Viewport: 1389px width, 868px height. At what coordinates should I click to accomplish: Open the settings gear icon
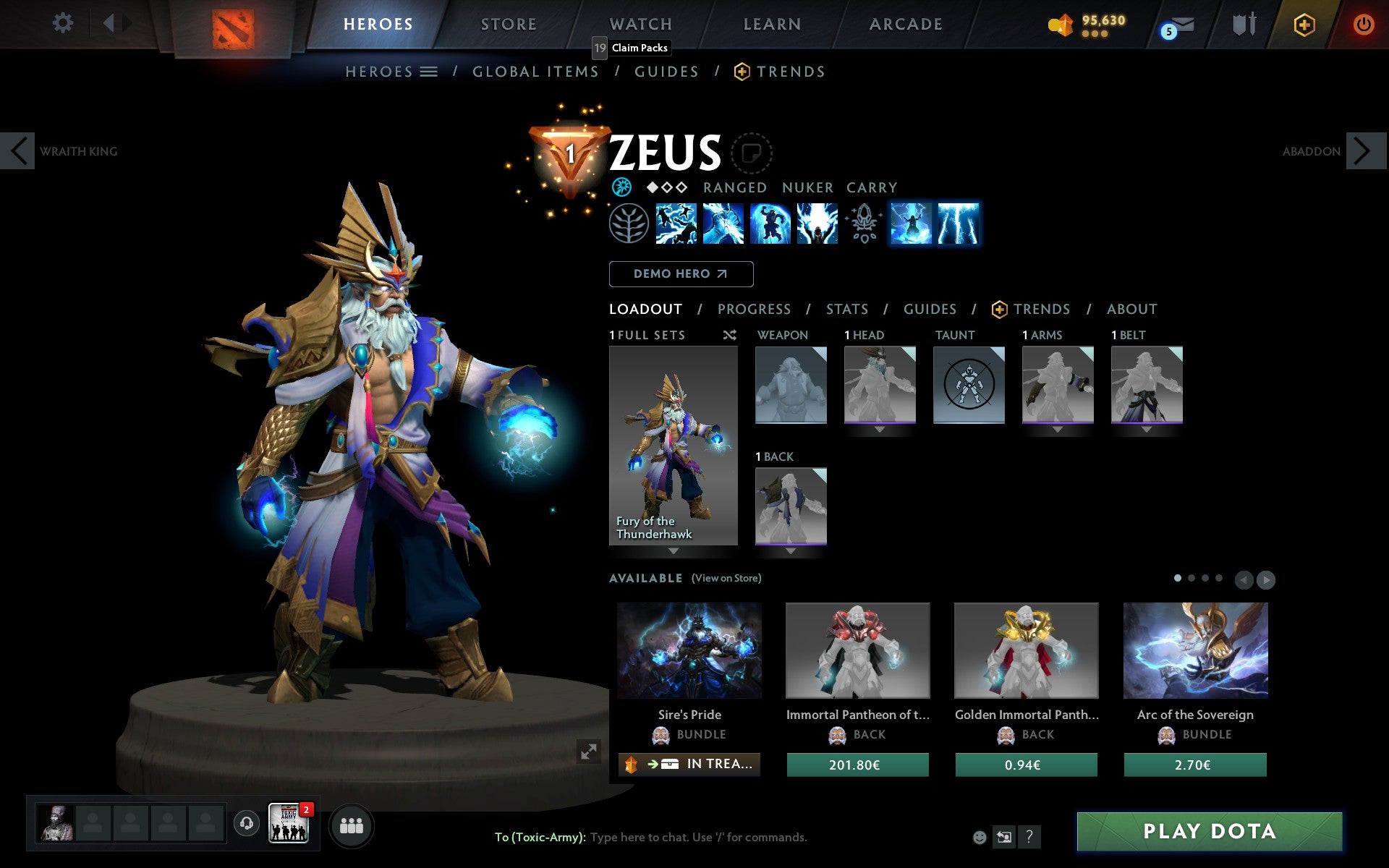click(64, 23)
